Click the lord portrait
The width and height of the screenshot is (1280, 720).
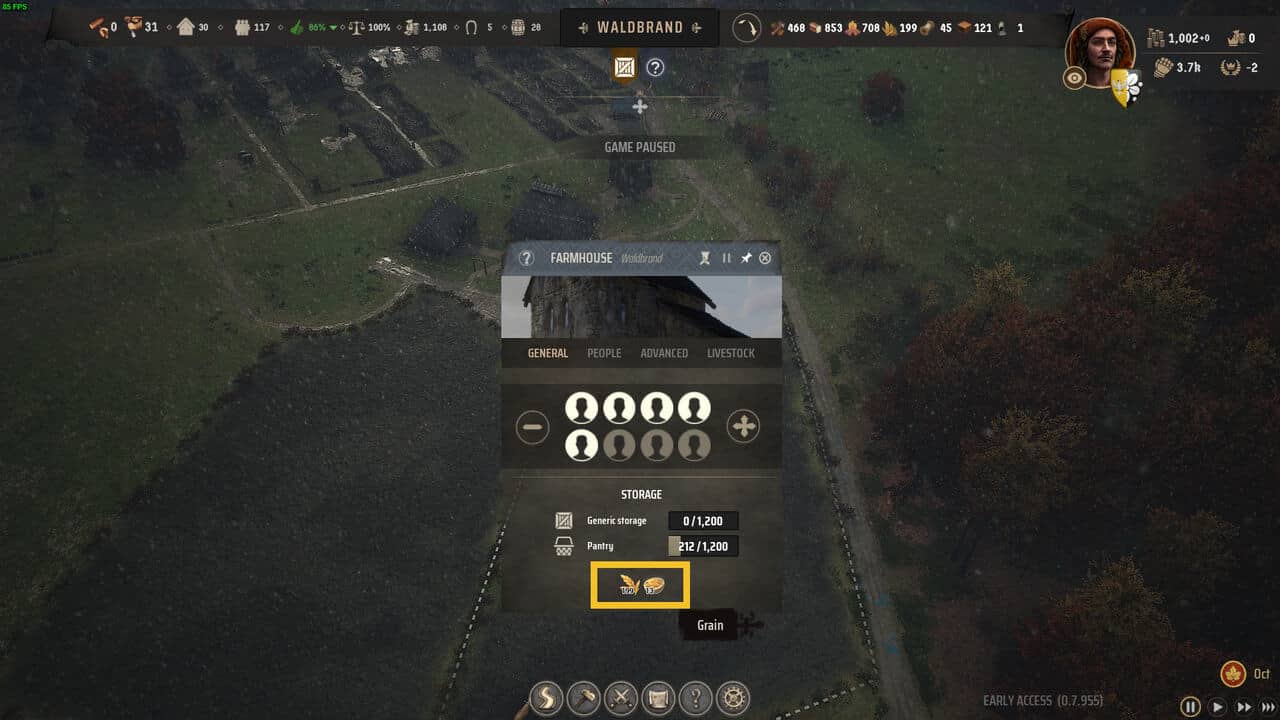pyautogui.click(x=1100, y=50)
